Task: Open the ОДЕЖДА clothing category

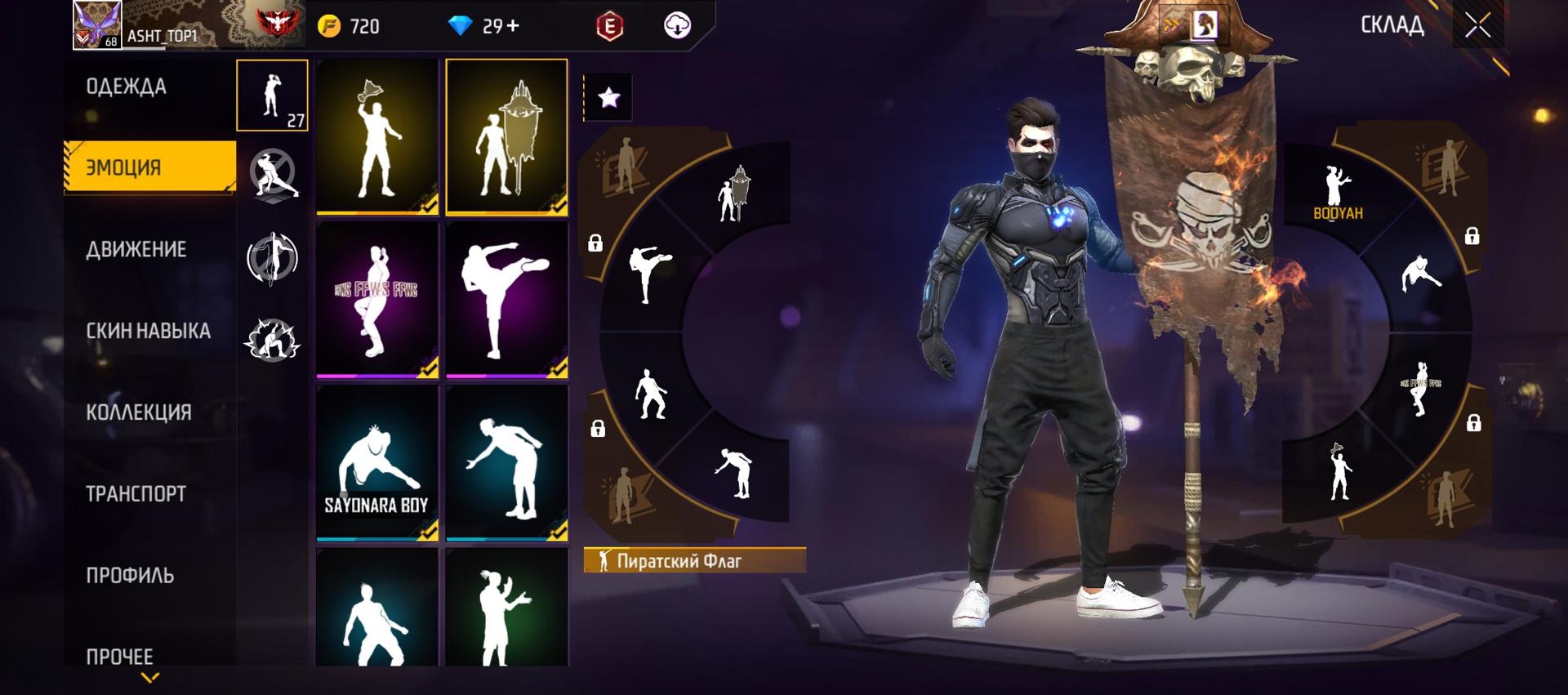Action: click(127, 87)
